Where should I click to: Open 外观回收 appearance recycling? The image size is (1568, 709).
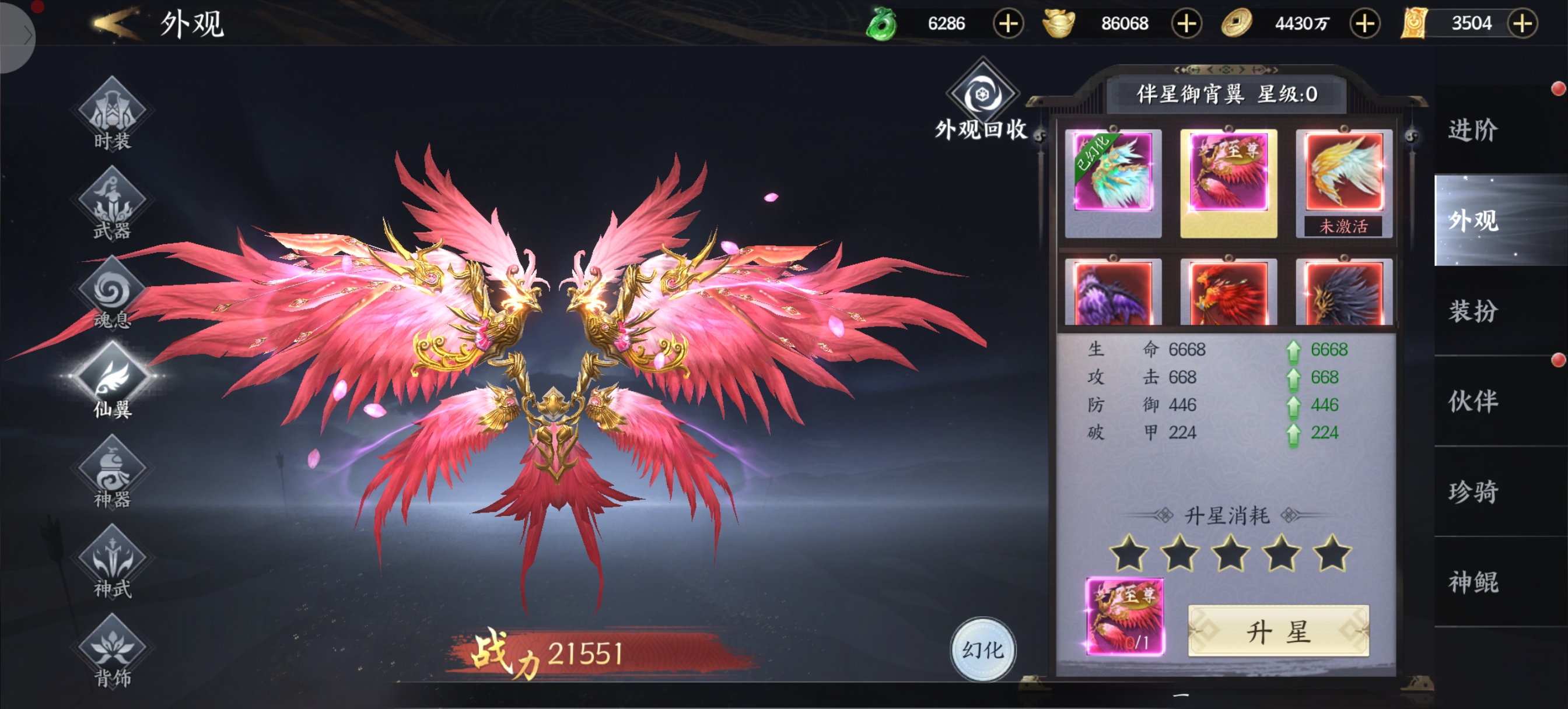pos(981,100)
